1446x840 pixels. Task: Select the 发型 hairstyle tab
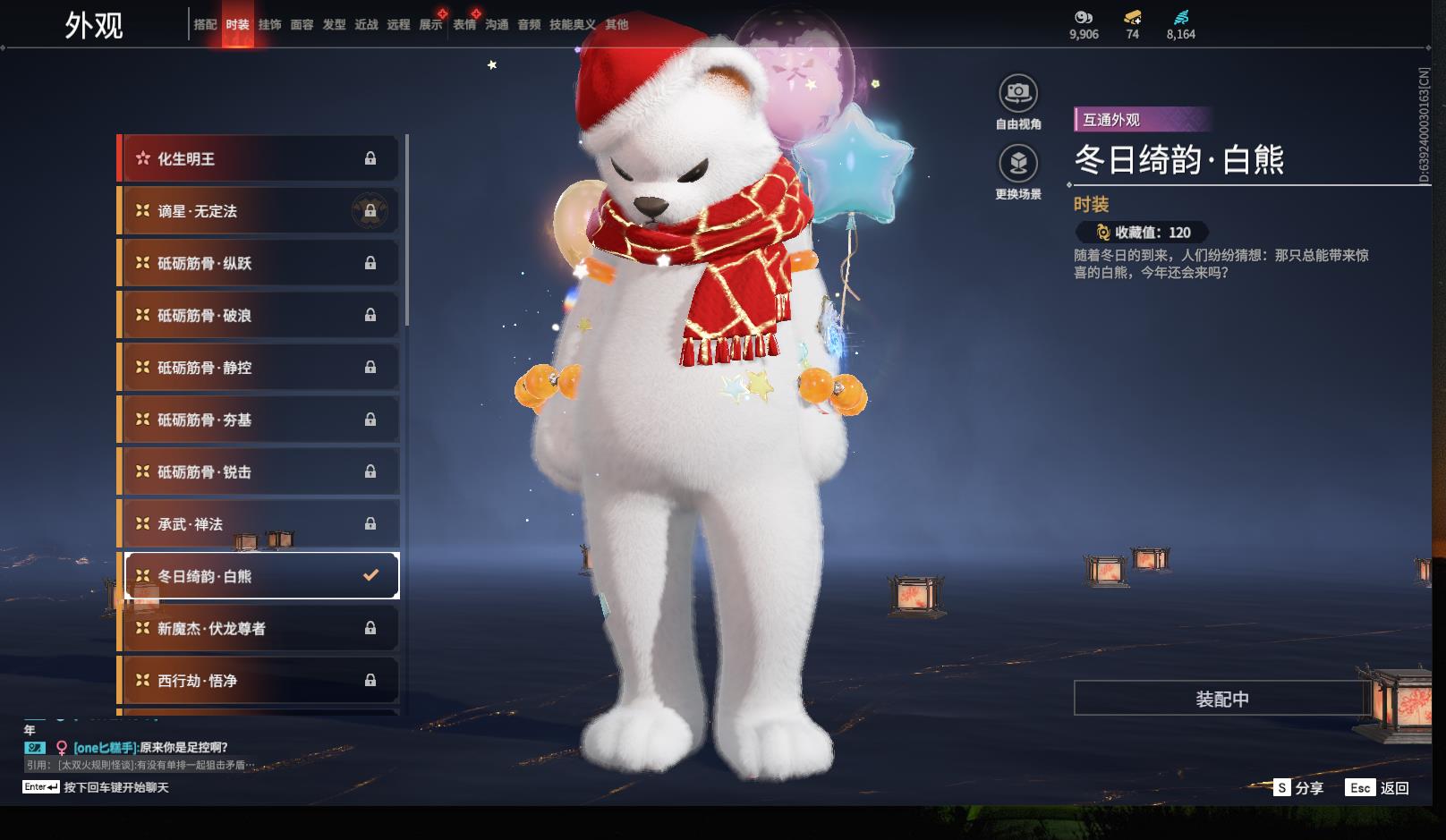pos(334,25)
